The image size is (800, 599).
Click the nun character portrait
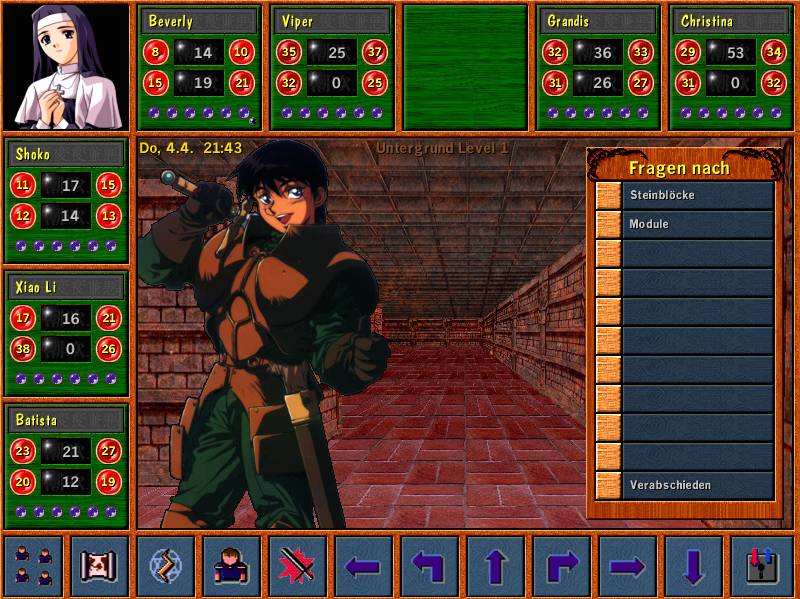tap(66, 67)
